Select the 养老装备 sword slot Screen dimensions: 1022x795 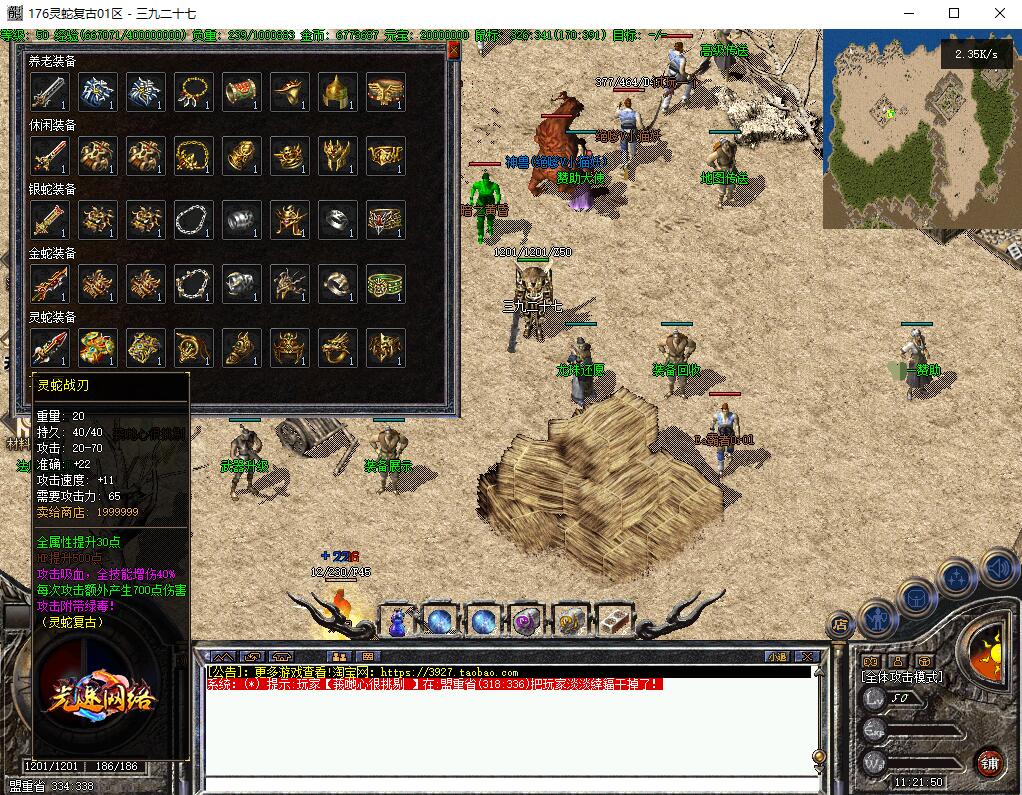click(49, 93)
